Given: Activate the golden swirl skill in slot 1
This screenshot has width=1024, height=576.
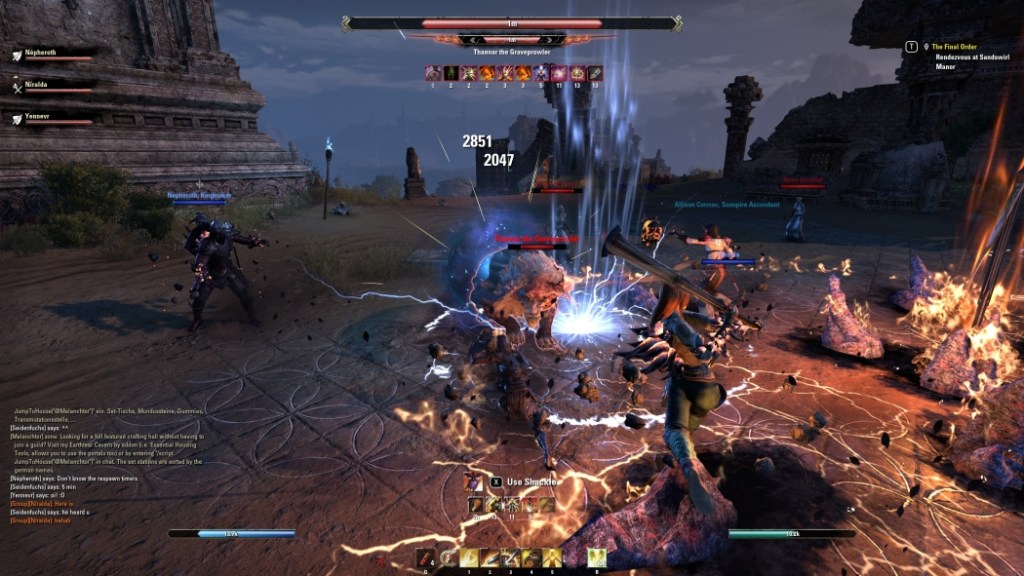Looking at the screenshot, I should point(469,558).
